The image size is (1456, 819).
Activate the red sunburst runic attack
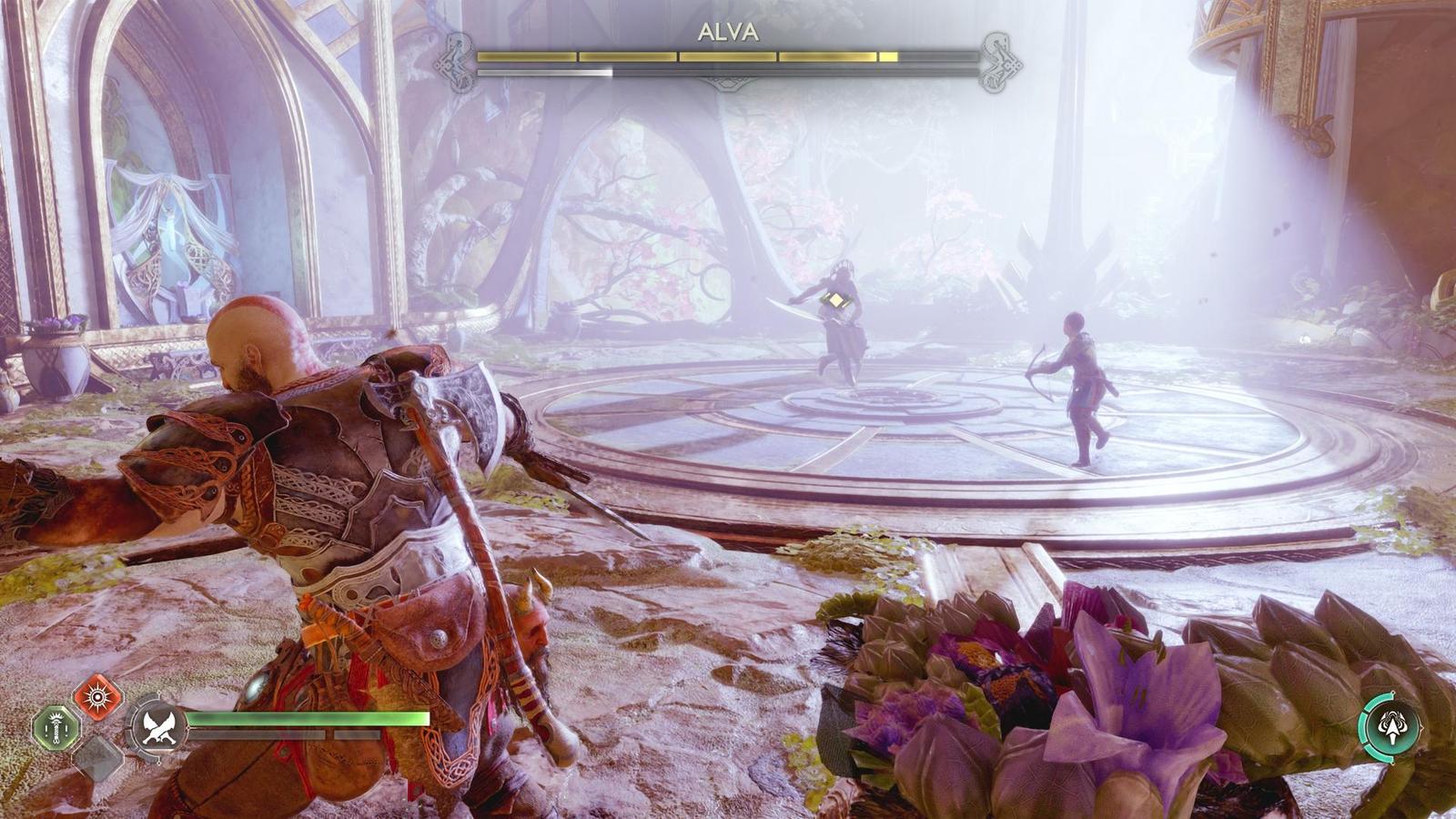click(97, 697)
